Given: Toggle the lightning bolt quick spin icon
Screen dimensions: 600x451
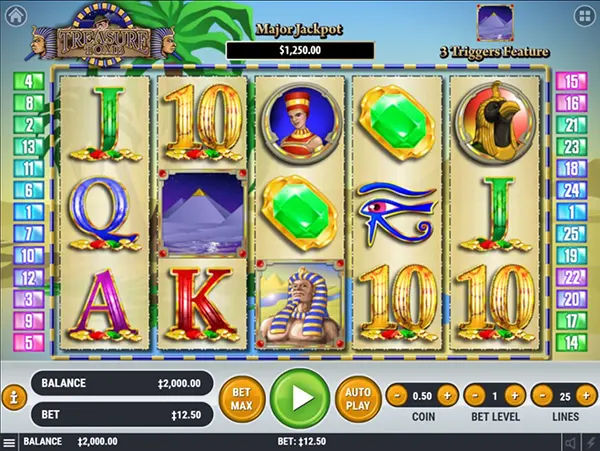Looking at the screenshot, I should [590, 442].
